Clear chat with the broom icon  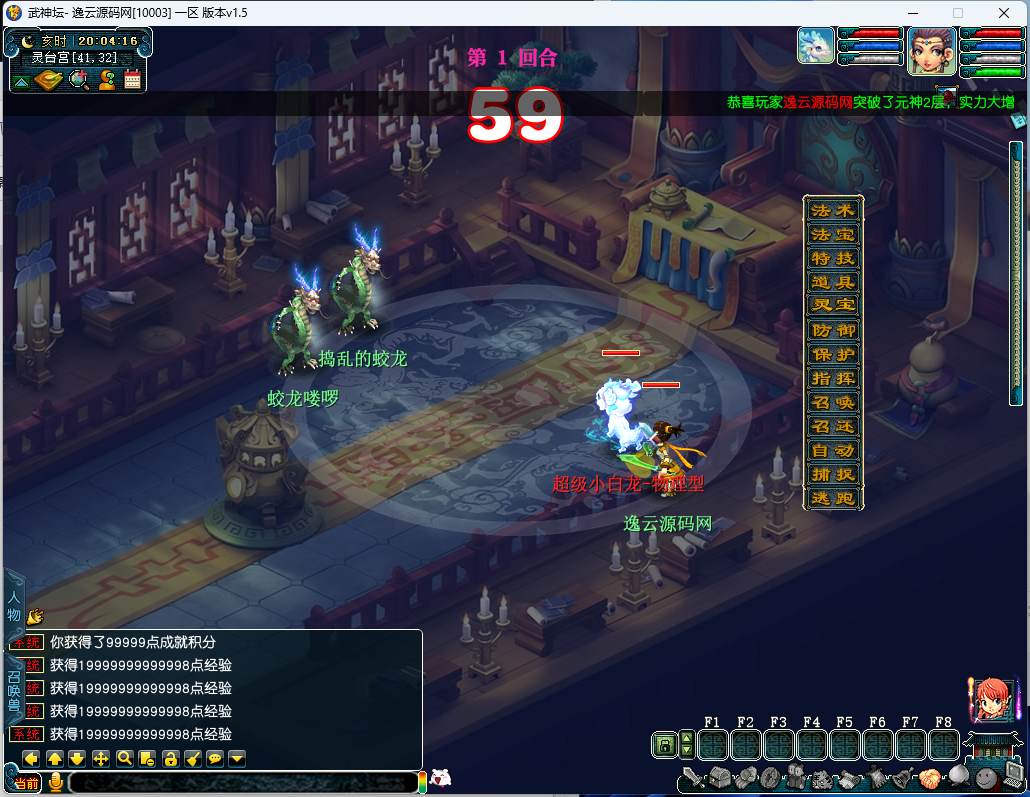click(193, 758)
